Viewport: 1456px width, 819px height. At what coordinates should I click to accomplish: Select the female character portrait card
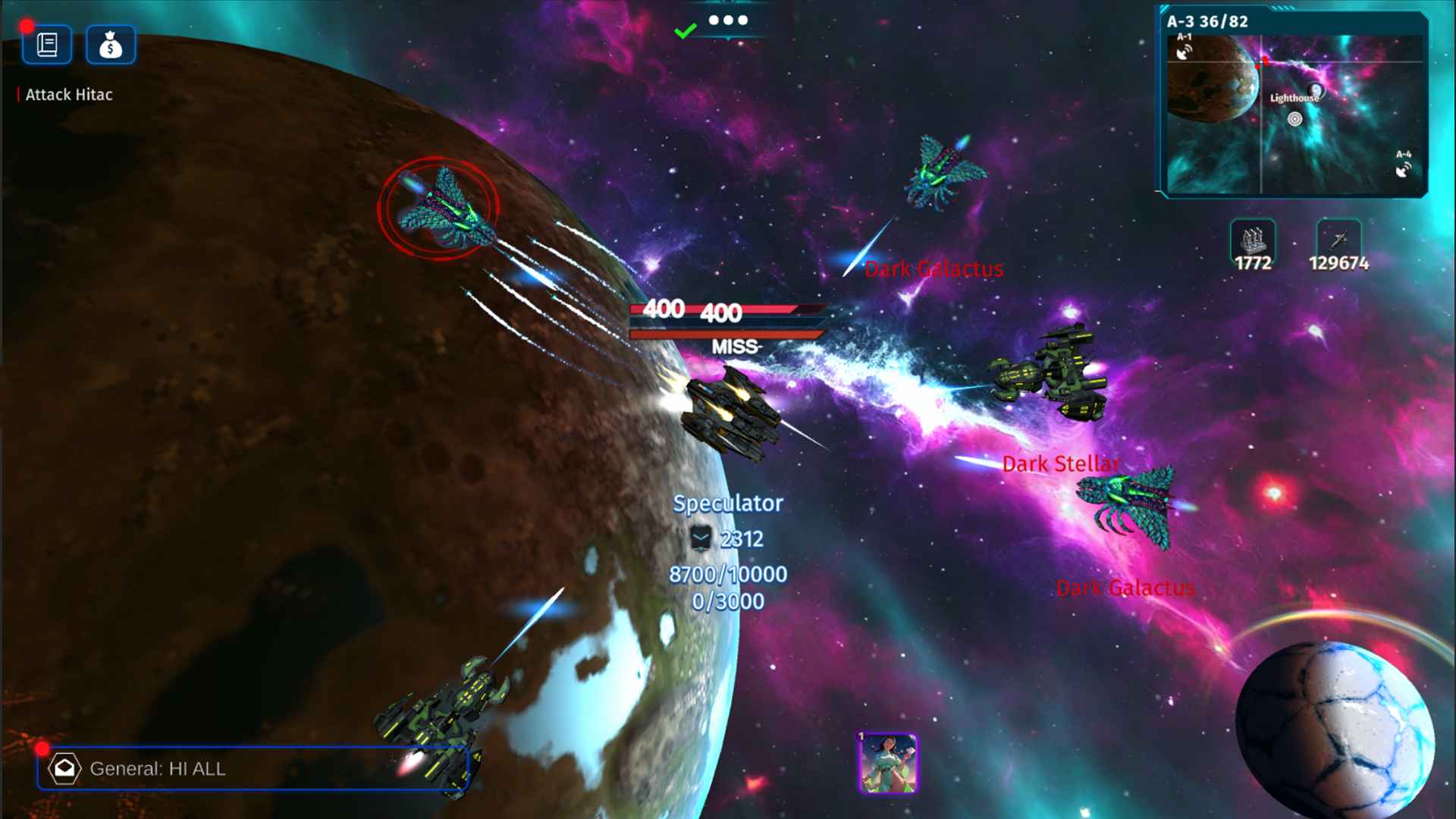point(887,763)
